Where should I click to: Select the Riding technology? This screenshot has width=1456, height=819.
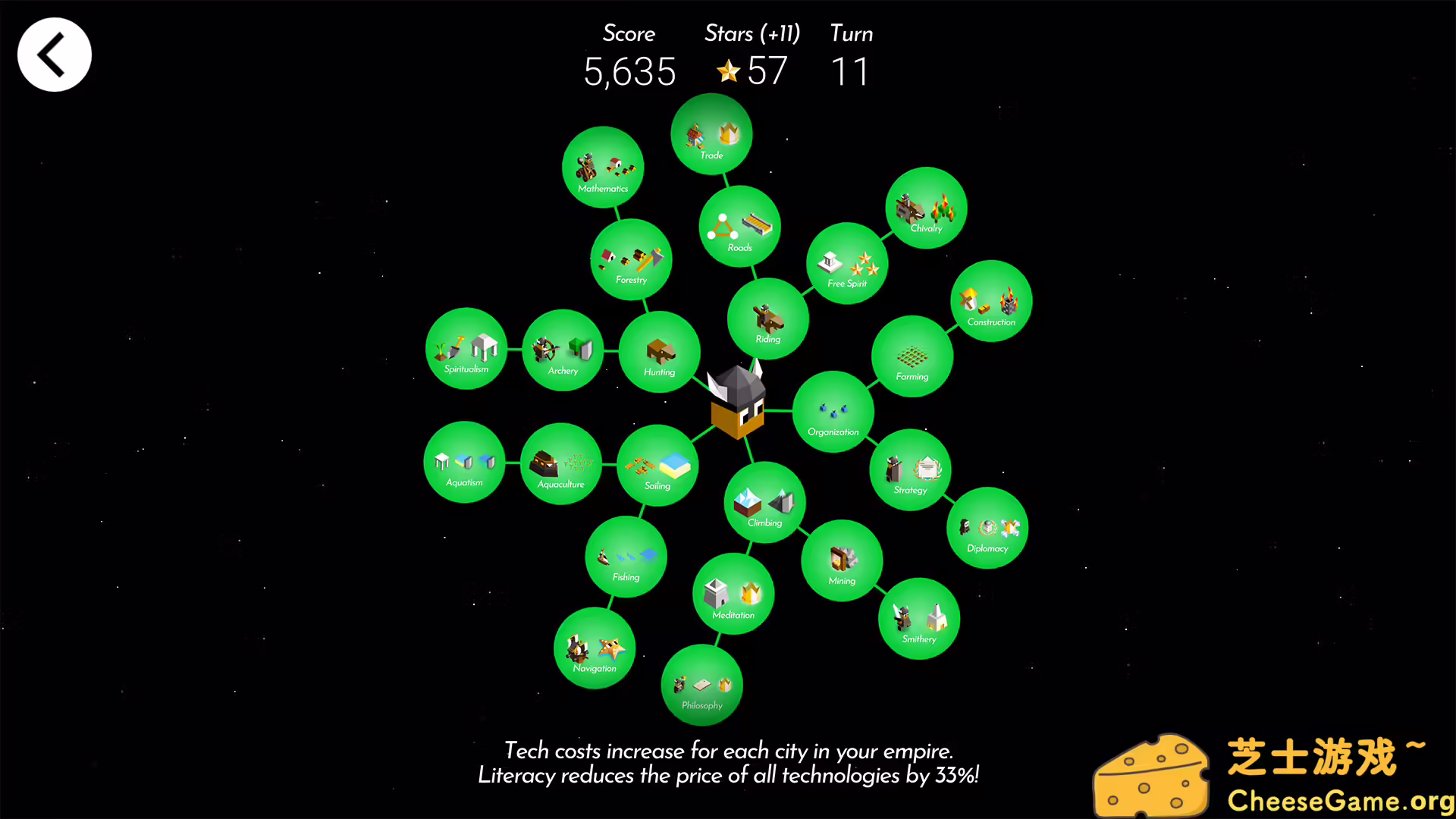pos(767,319)
